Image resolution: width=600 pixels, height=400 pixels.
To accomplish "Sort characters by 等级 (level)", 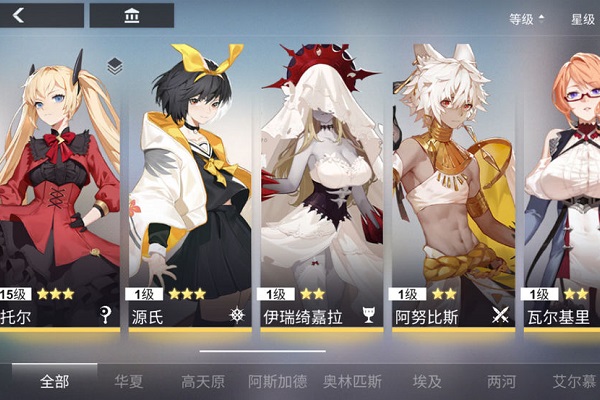I will tap(526, 19).
